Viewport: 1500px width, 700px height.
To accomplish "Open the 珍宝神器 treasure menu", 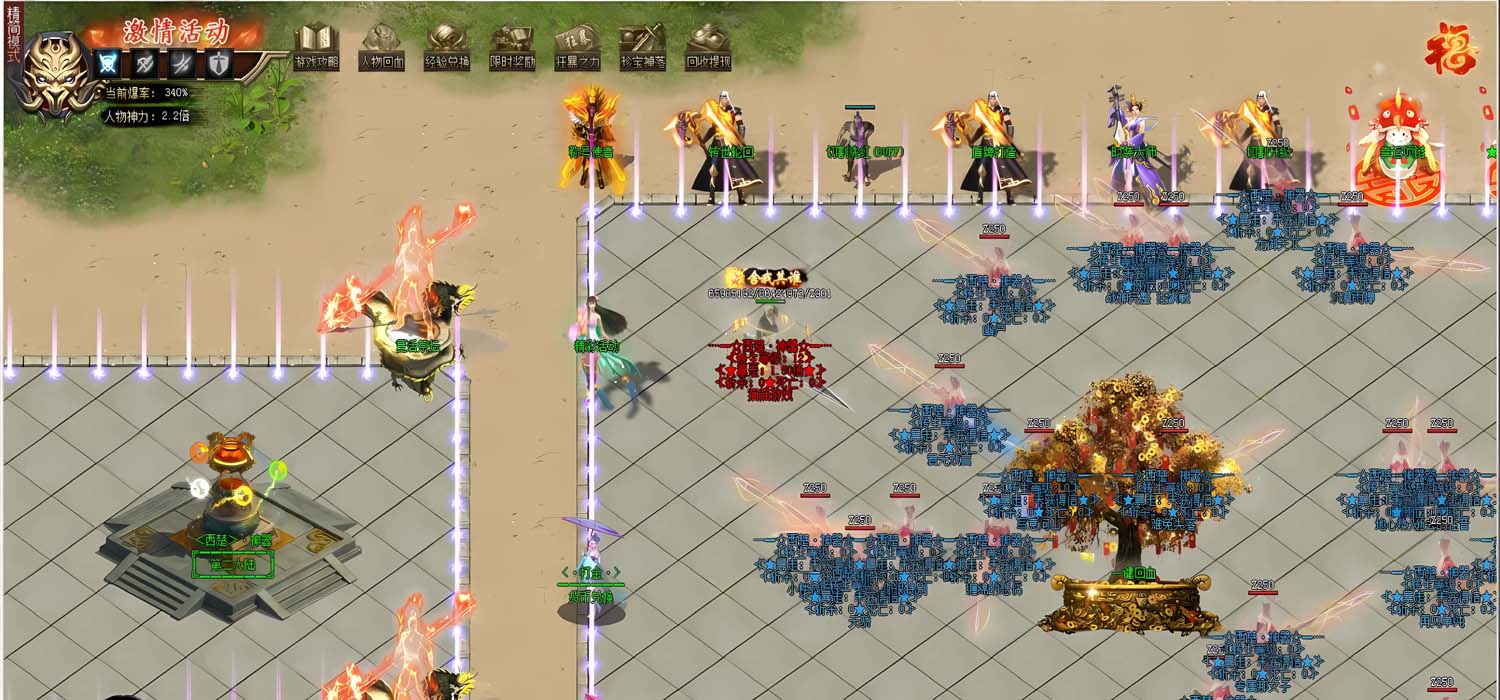I will click(x=642, y=47).
